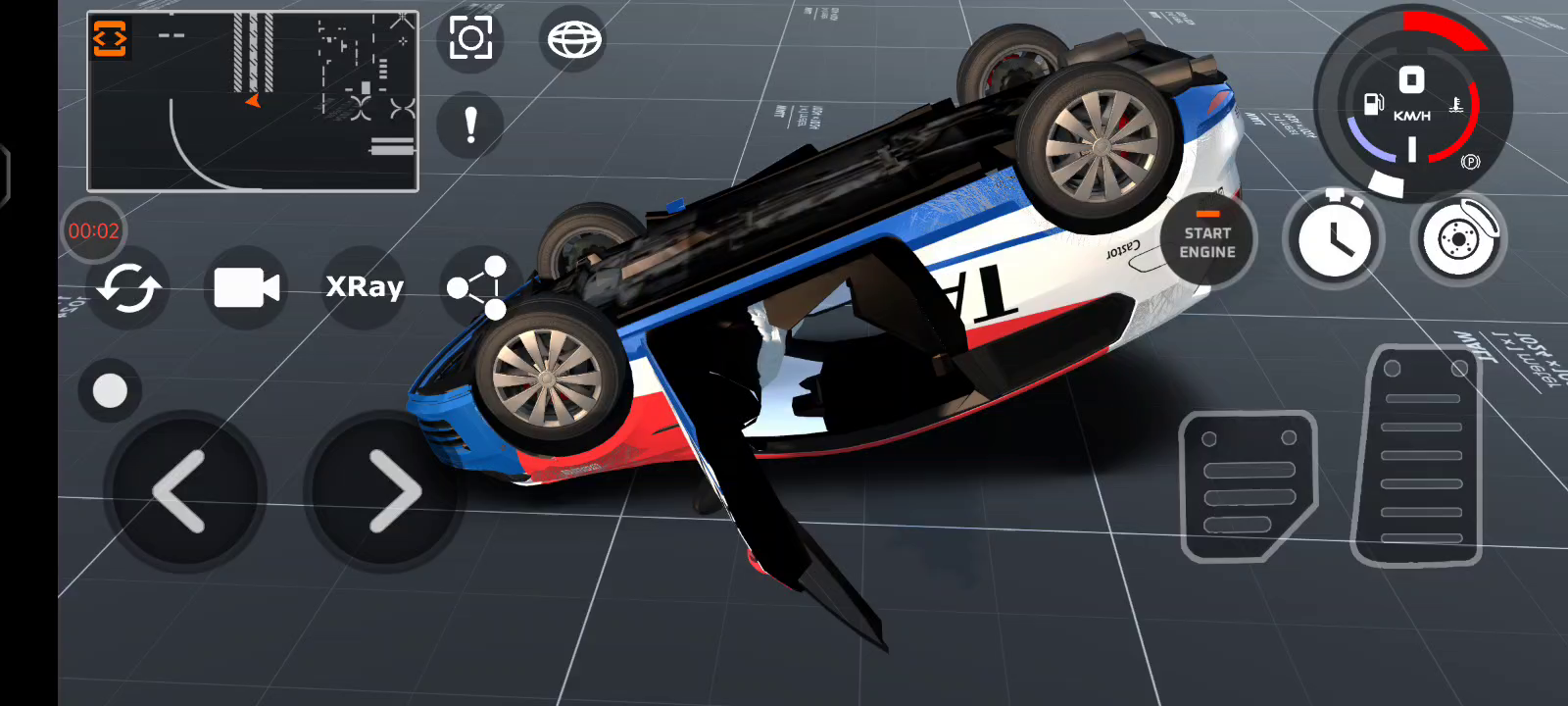
Task: Activate the screenshot focus icon
Action: (x=470, y=39)
